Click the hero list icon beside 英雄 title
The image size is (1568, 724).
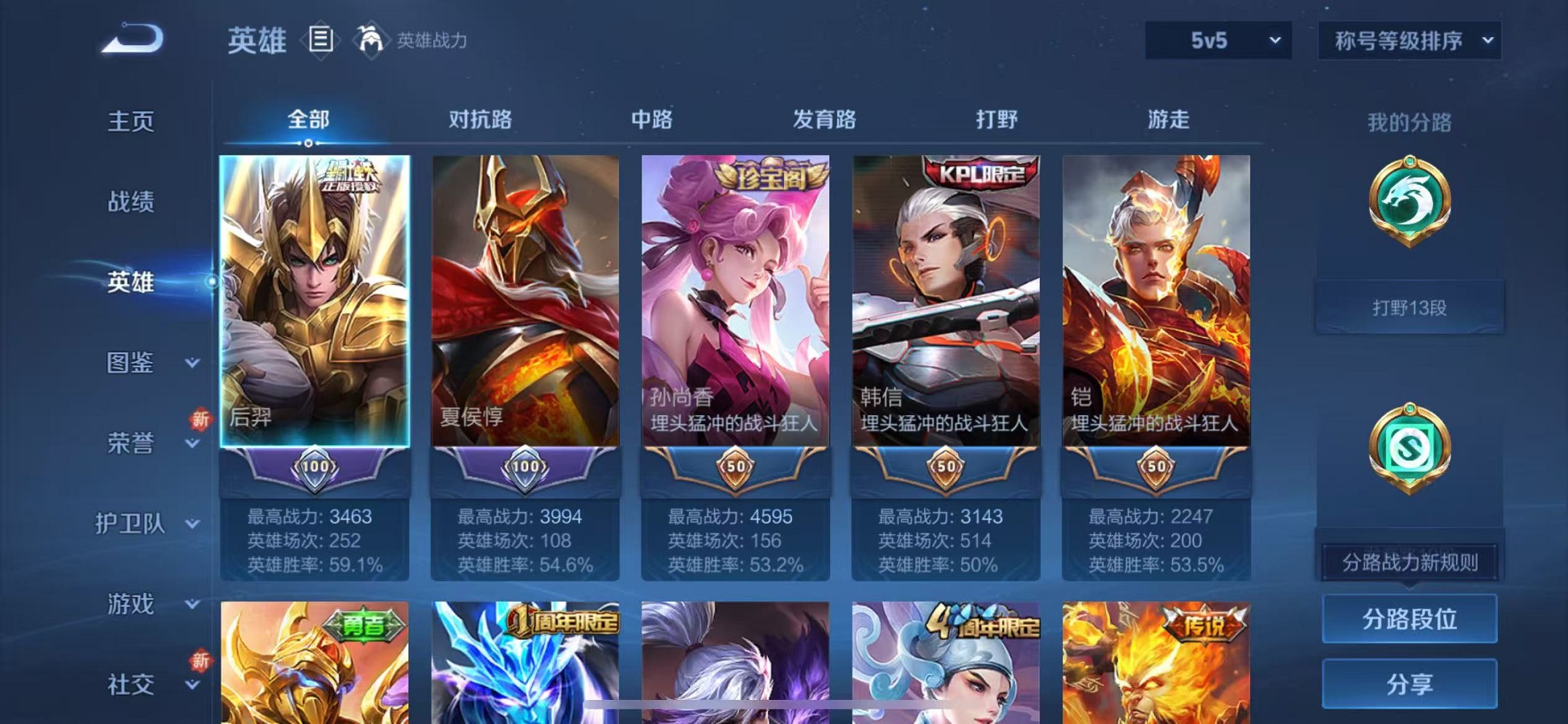[321, 40]
